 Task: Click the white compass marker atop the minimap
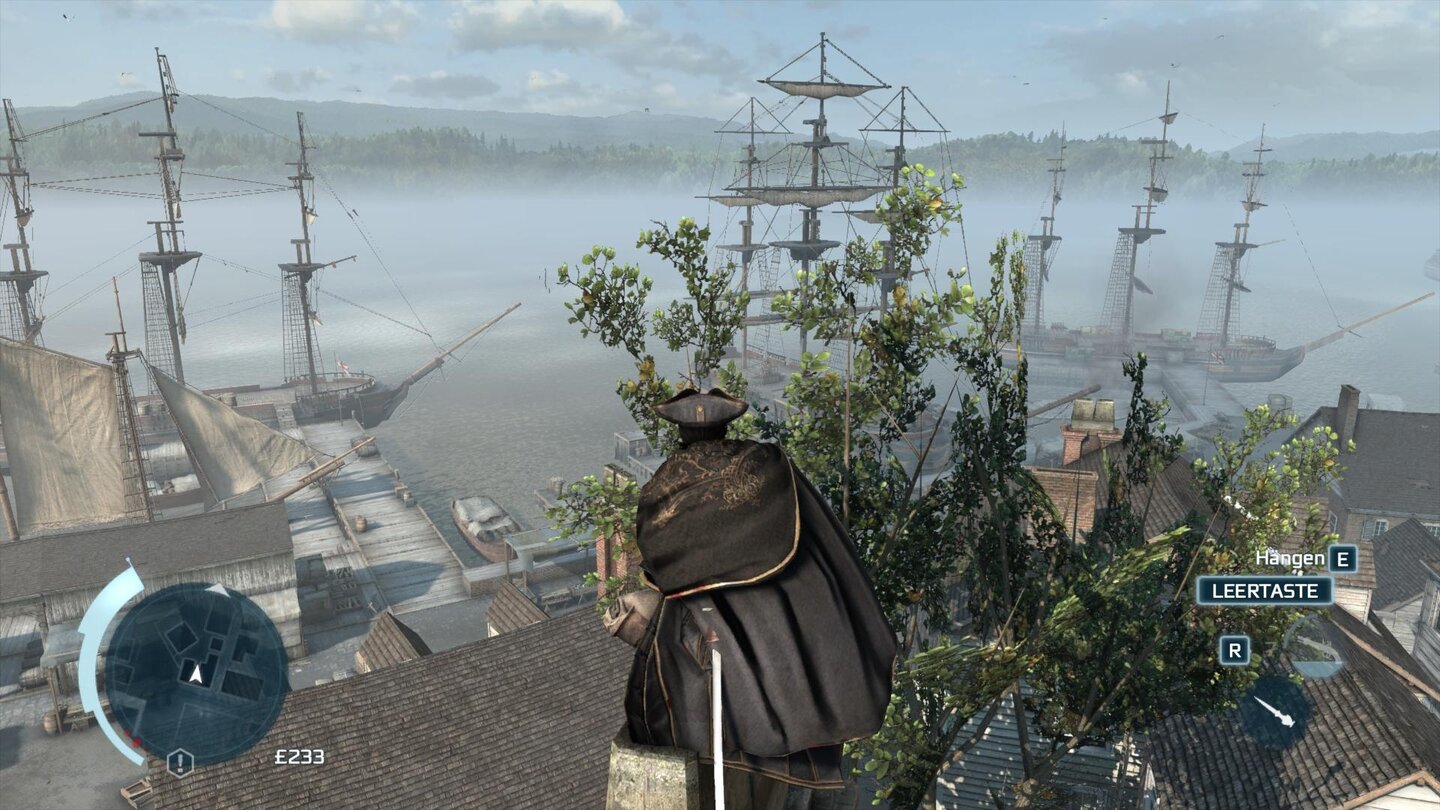[216, 589]
